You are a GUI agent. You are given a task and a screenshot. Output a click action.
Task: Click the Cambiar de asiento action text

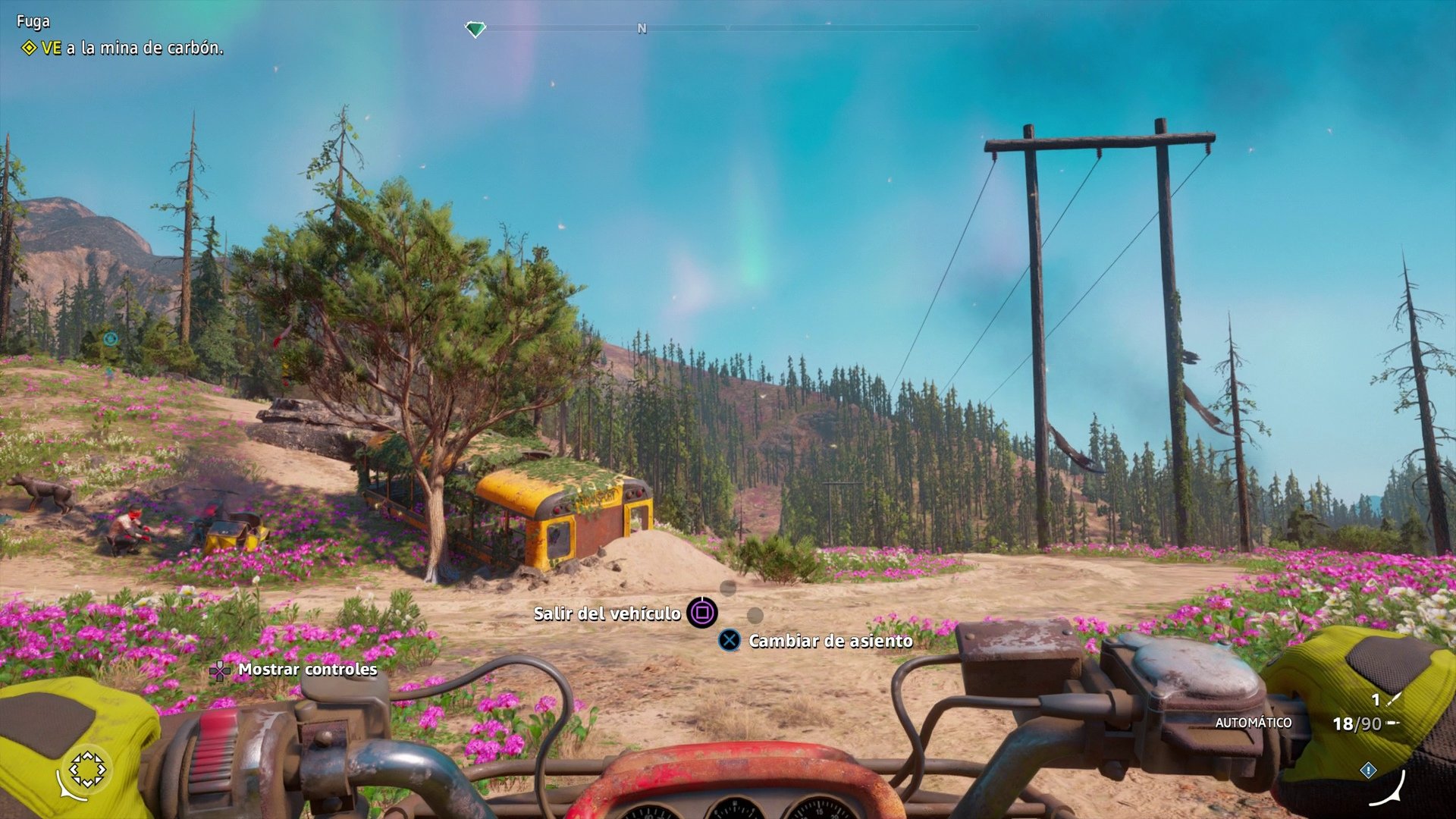(829, 641)
